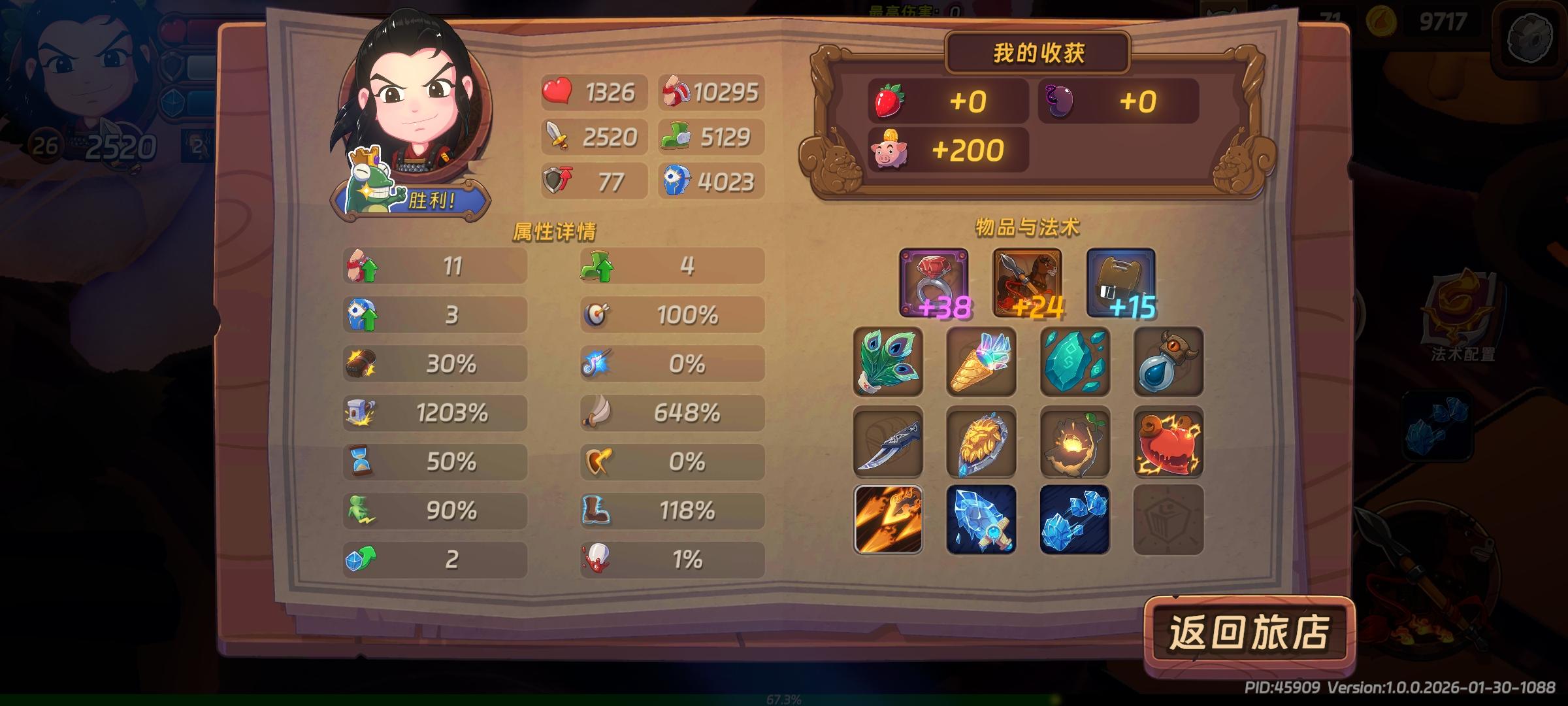Open the dagger item in the grid
Image resolution: width=1568 pixels, height=706 pixels.
coord(887,443)
